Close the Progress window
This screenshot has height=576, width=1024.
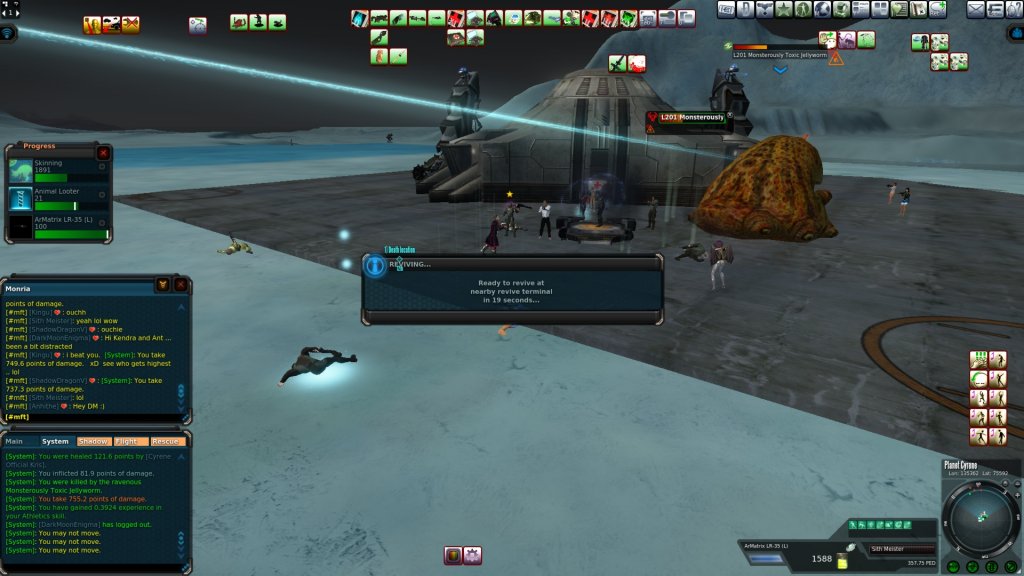coord(103,153)
